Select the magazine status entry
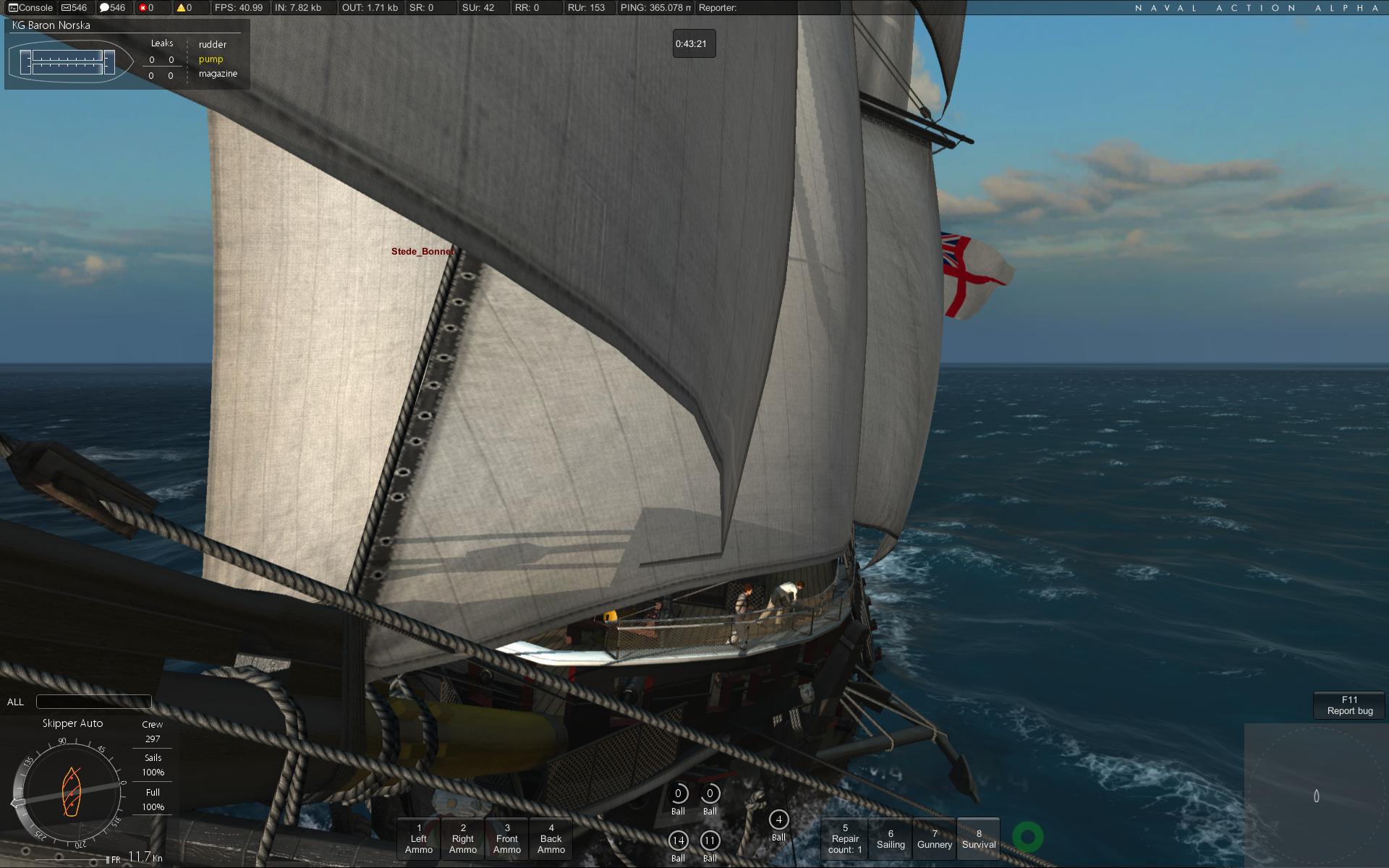This screenshot has height=868, width=1389. (218, 74)
